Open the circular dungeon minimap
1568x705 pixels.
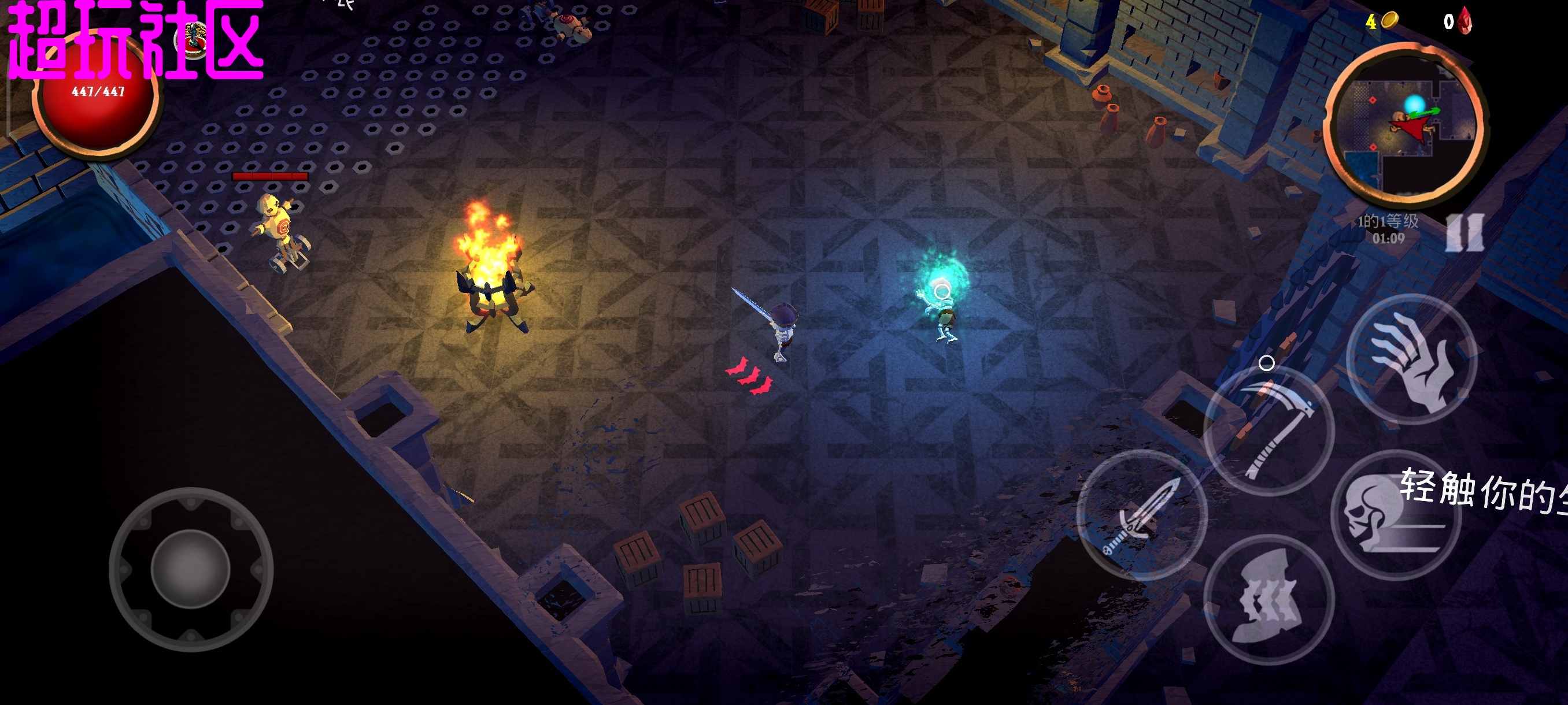pyautogui.click(x=1406, y=125)
